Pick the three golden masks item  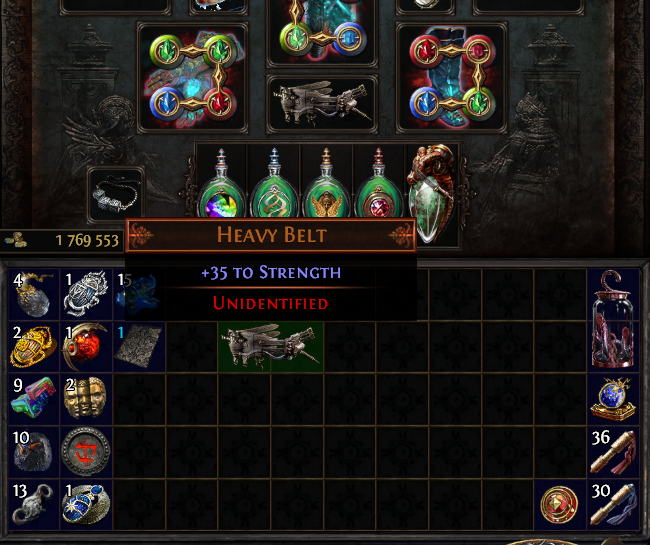coord(87,400)
